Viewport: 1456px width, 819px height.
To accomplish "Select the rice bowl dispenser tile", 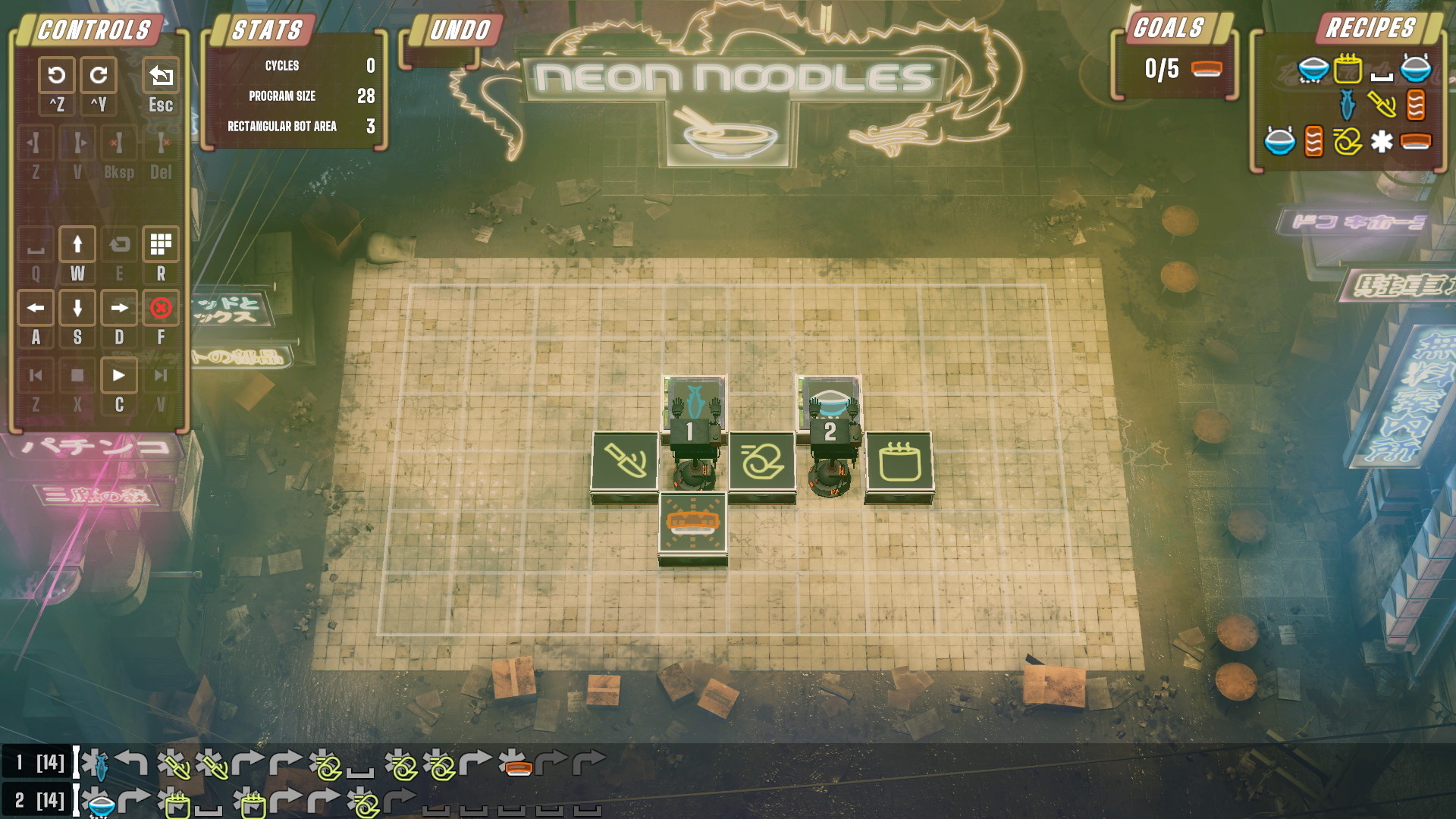I will 830,397.
